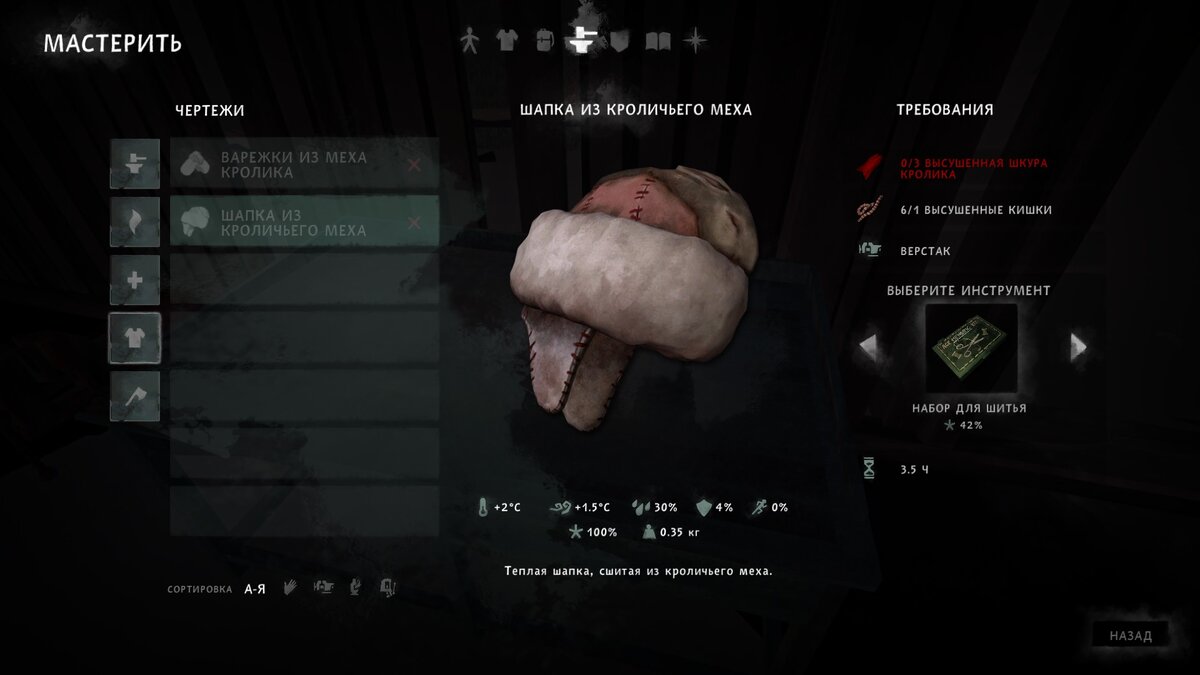Choose the previous tool with left arrow
The image size is (1200, 675).
[x=867, y=347]
